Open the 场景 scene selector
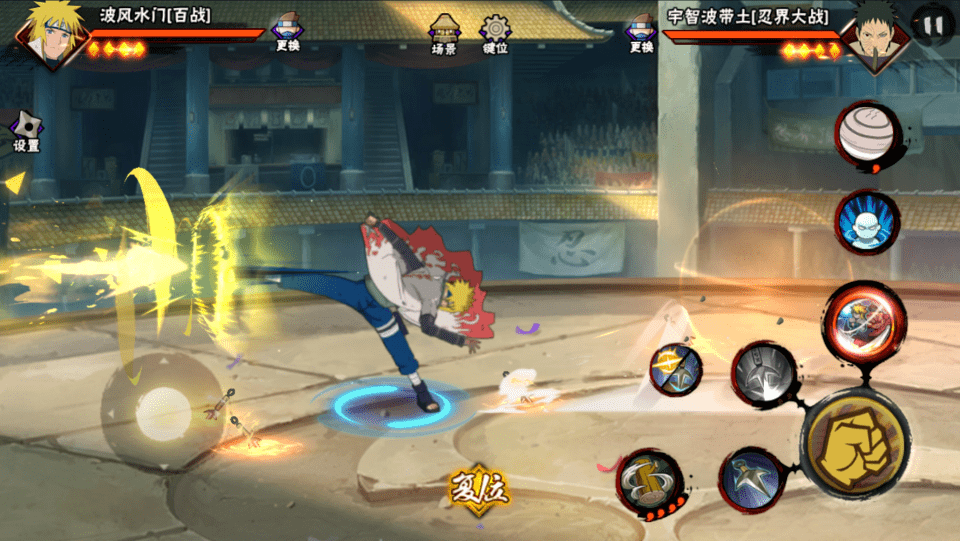The width and height of the screenshot is (960, 541). tap(444, 34)
